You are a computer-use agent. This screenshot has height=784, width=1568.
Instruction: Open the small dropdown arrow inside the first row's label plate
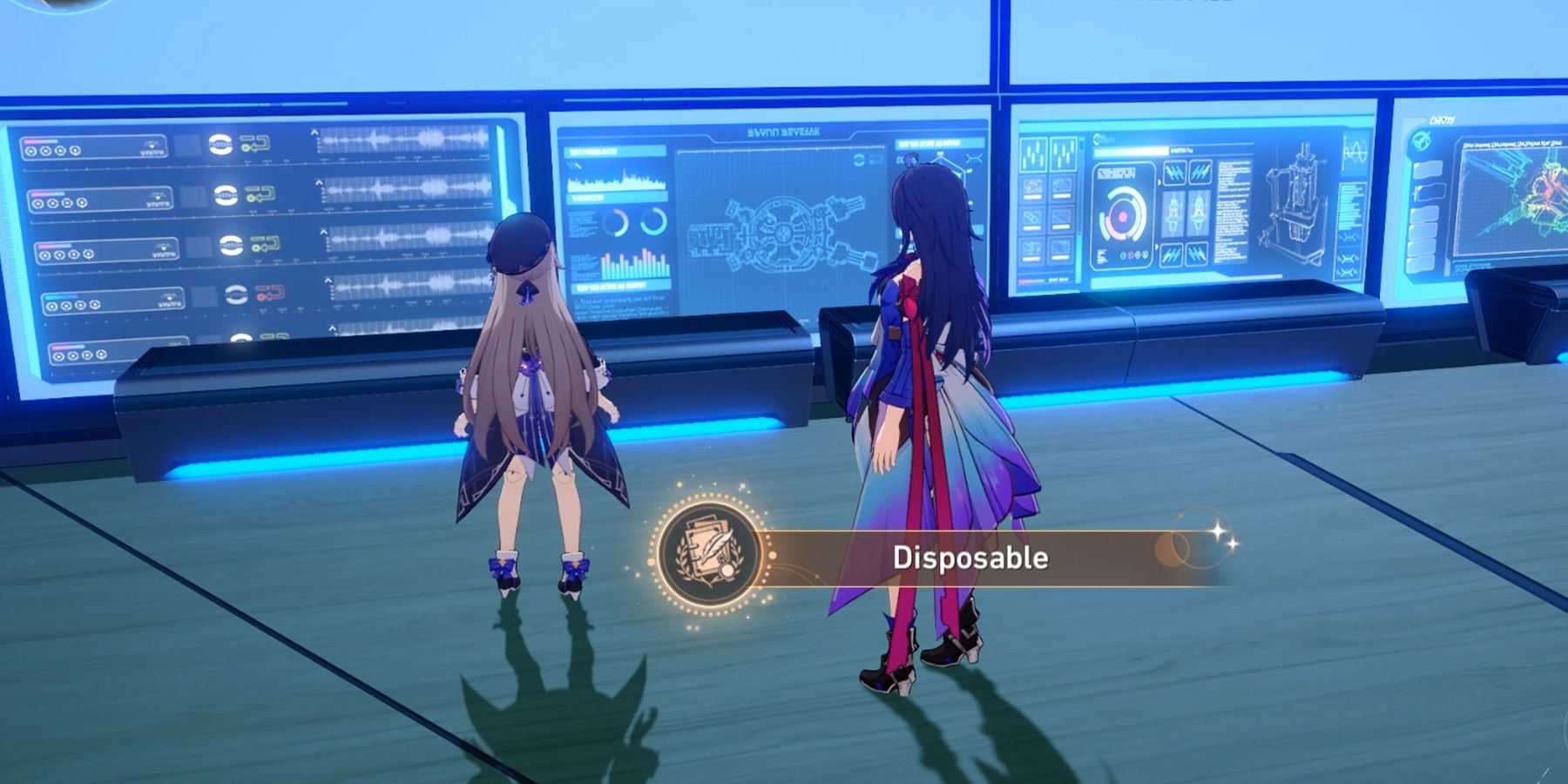pyautogui.click(x=151, y=145)
